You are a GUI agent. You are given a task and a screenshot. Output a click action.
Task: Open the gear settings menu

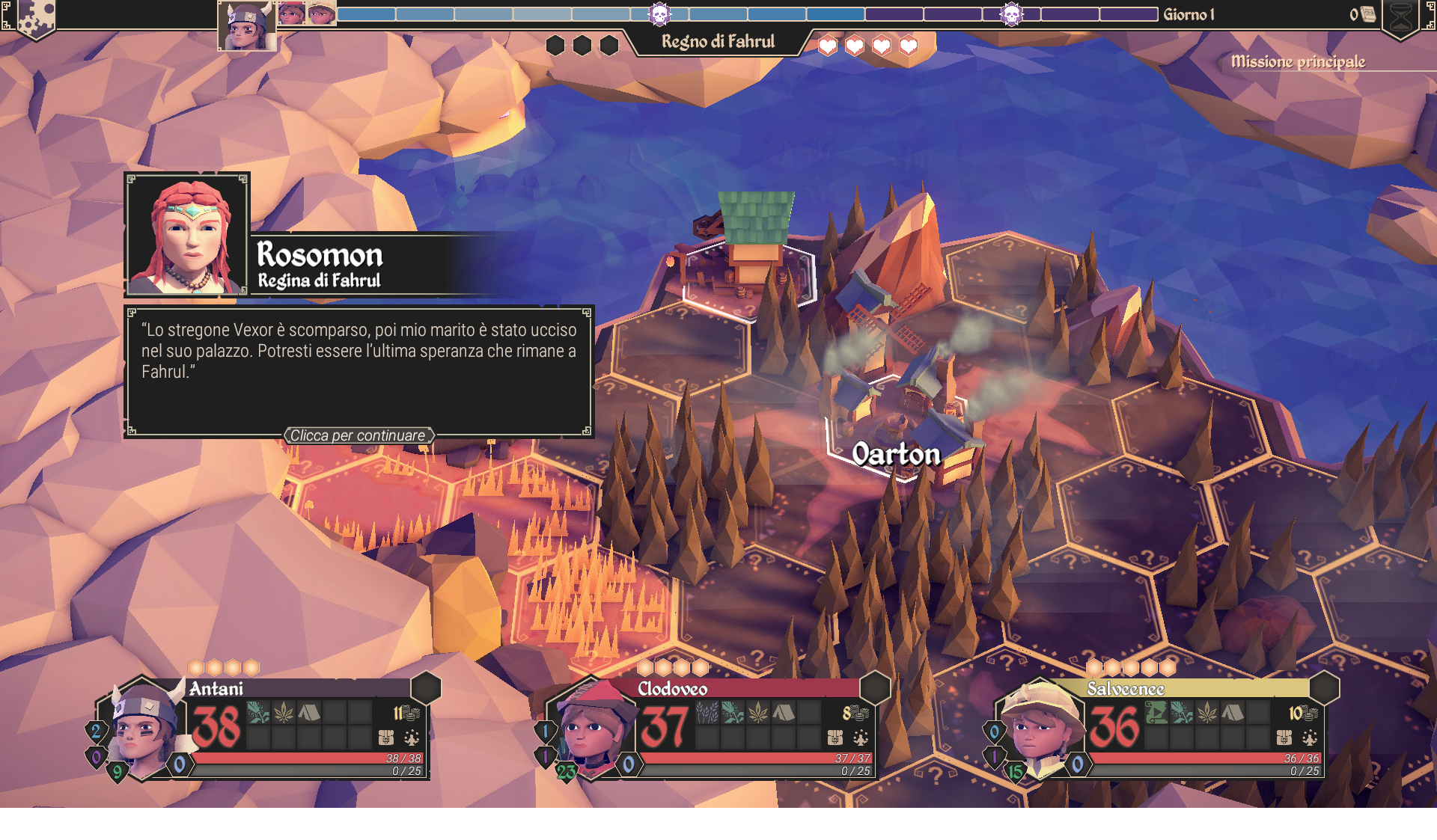(35, 16)
